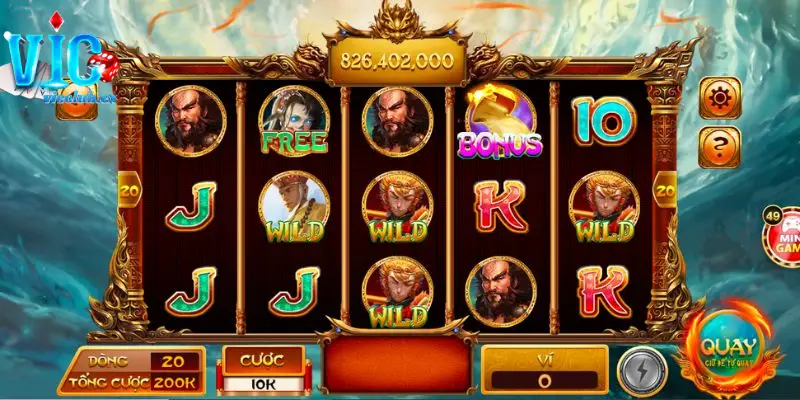Open the Mini Game icon

pyautogui.click(x=783, y=233)
